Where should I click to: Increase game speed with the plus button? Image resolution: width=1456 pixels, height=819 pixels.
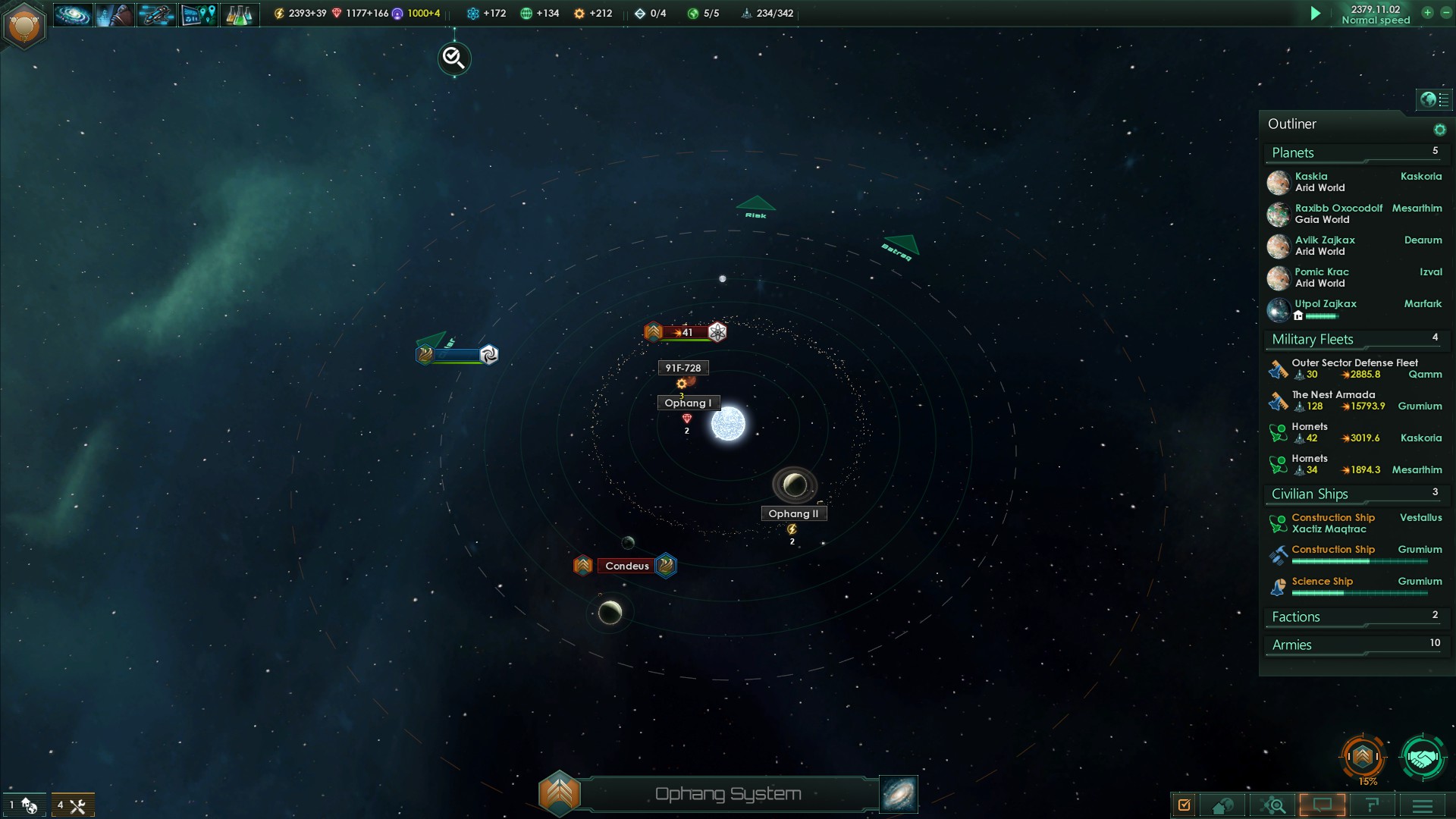tap(1427, 13)
